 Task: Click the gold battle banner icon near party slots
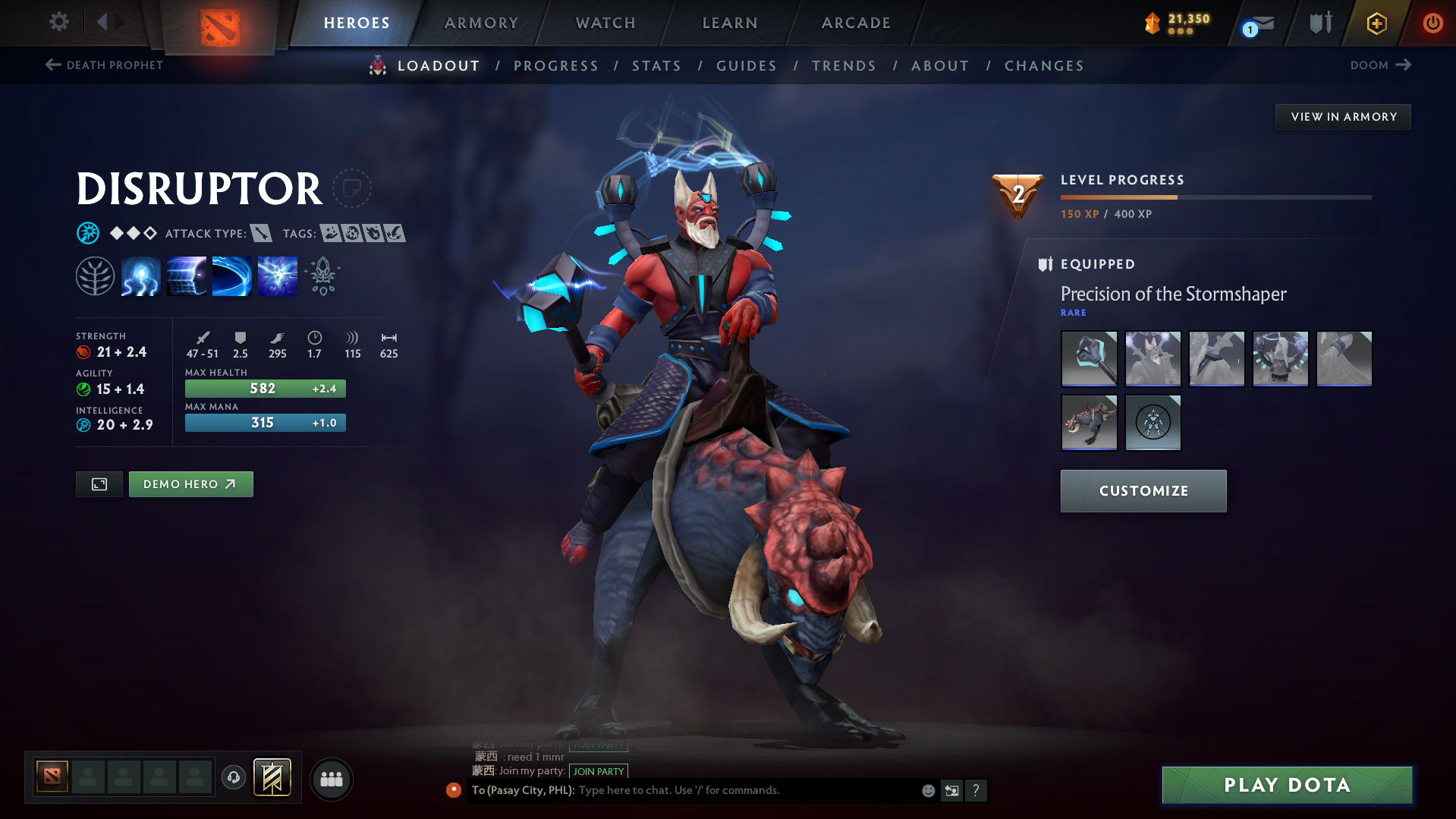click(x=272, y=778)
